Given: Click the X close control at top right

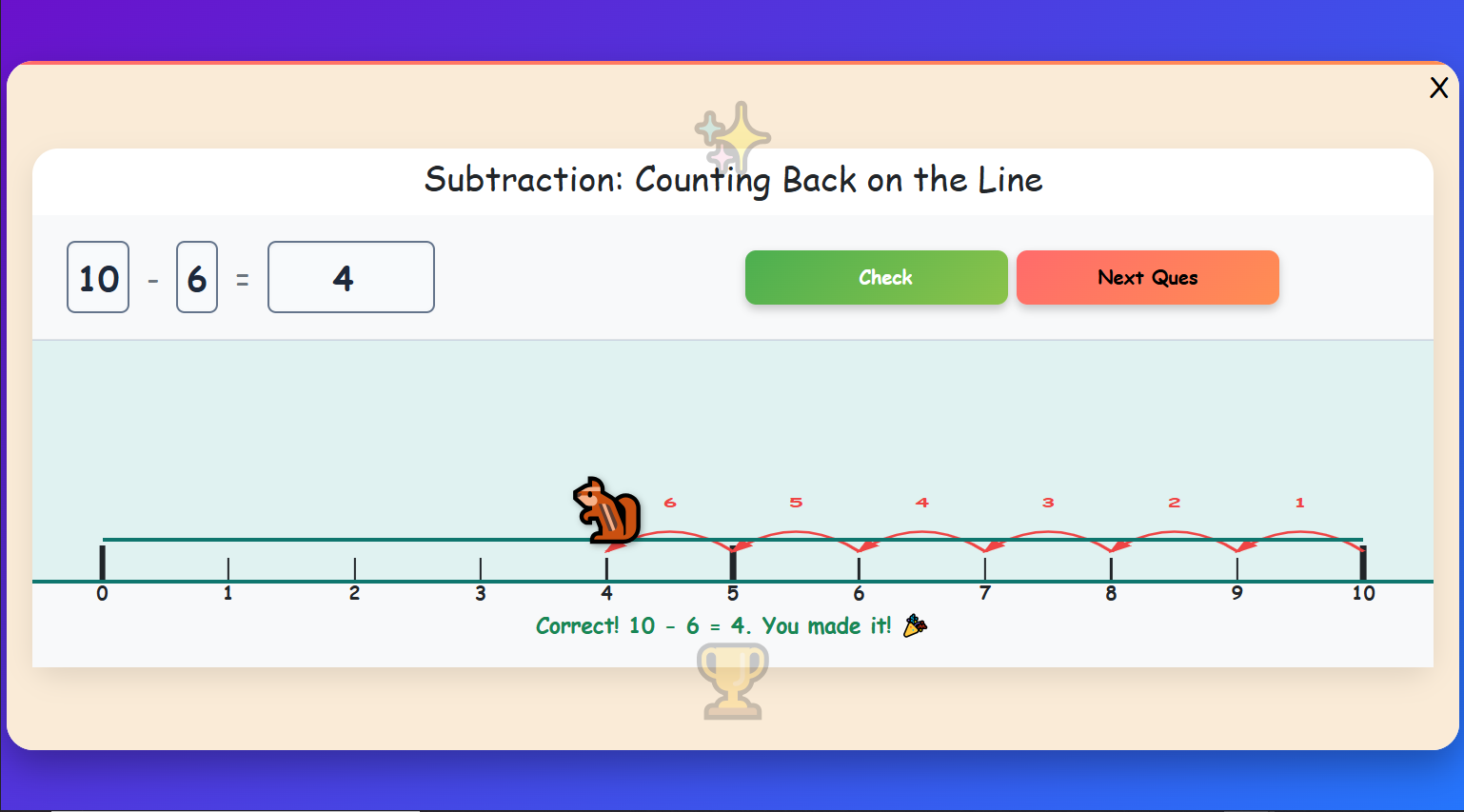Looking at the screenshot, I should [x=1438, y=88].
